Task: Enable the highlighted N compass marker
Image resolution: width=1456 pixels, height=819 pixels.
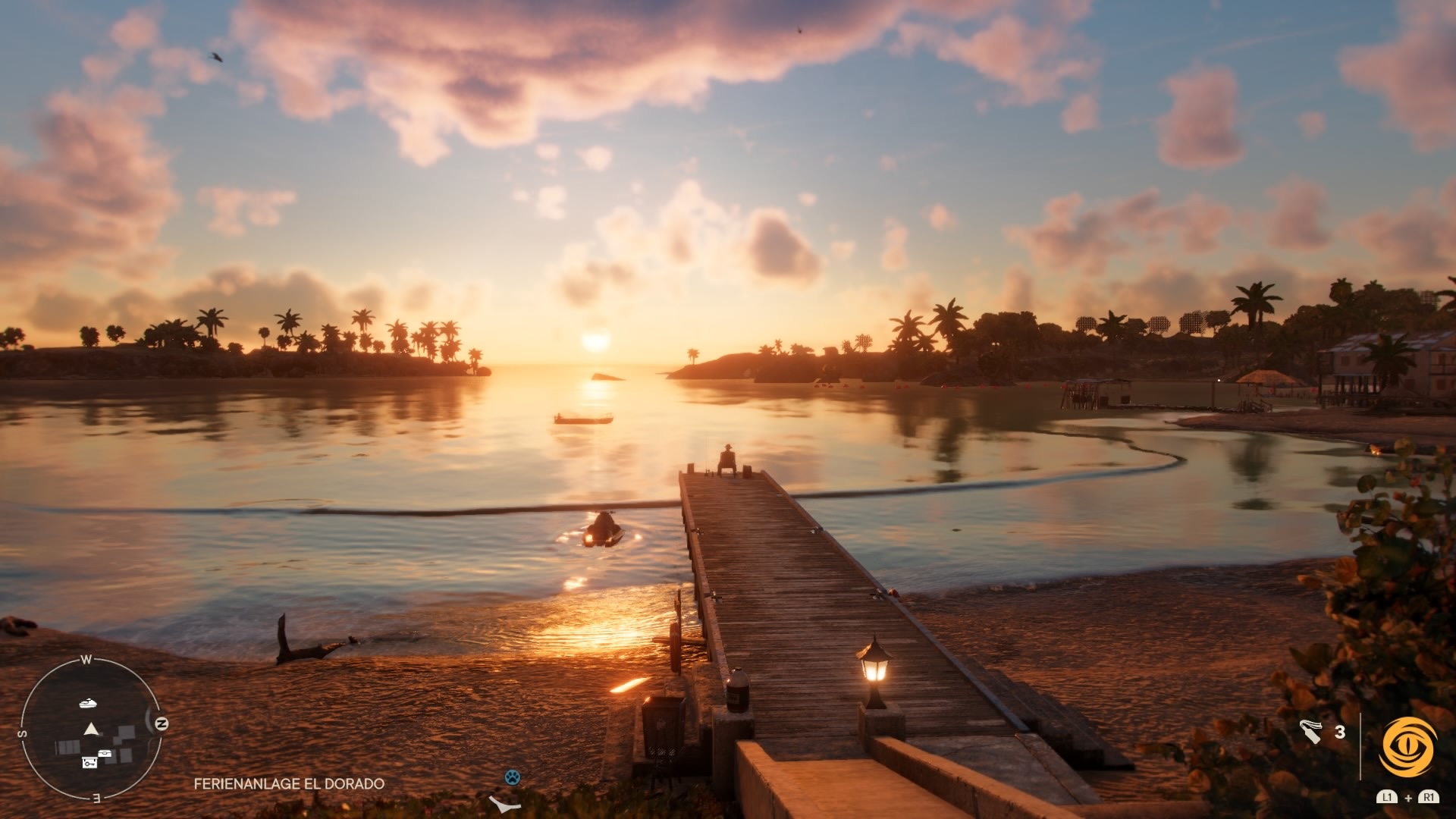Action: click(162, 723)
